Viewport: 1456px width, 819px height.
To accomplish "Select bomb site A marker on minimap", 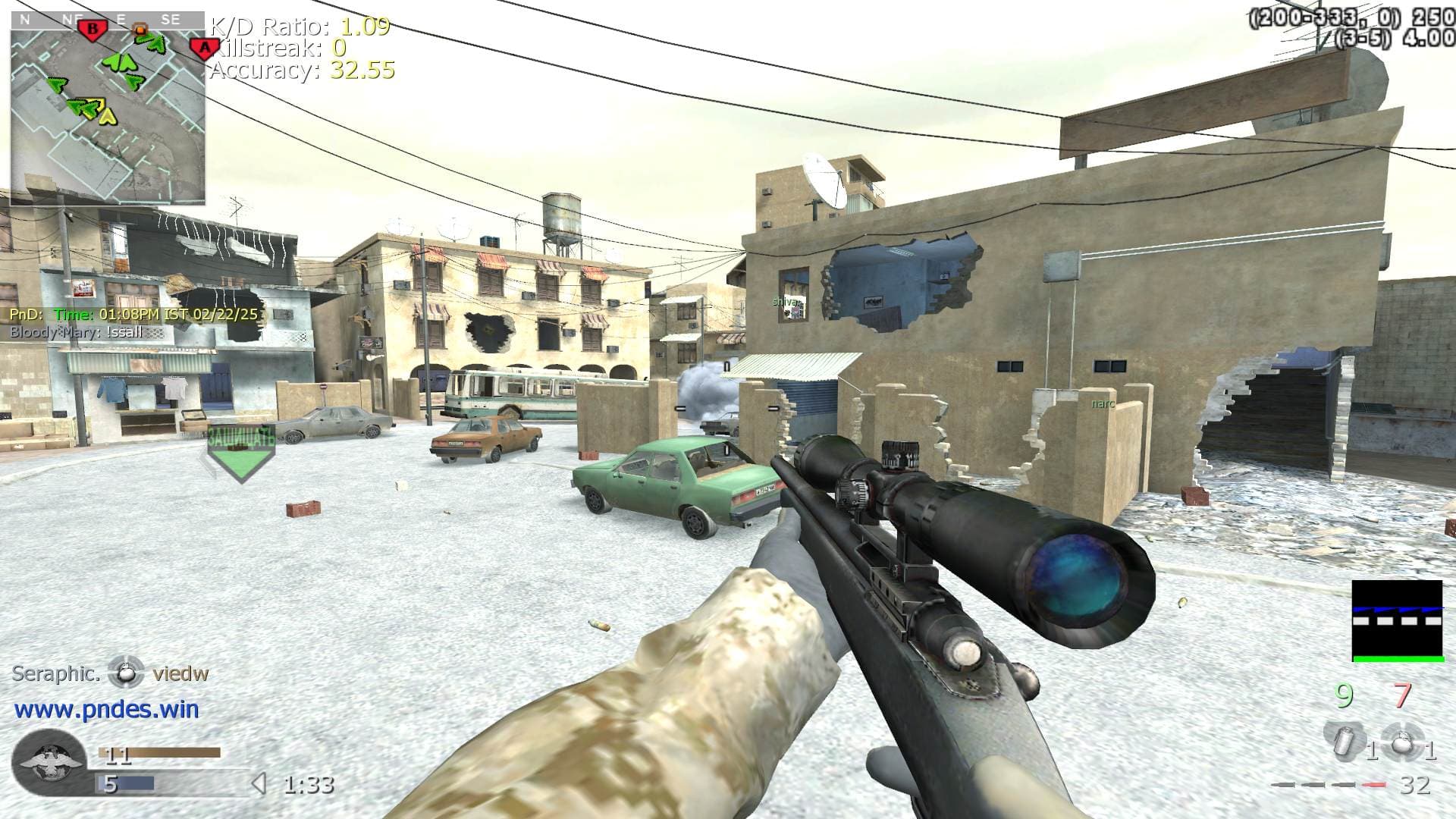I will (x=203, y=49).
